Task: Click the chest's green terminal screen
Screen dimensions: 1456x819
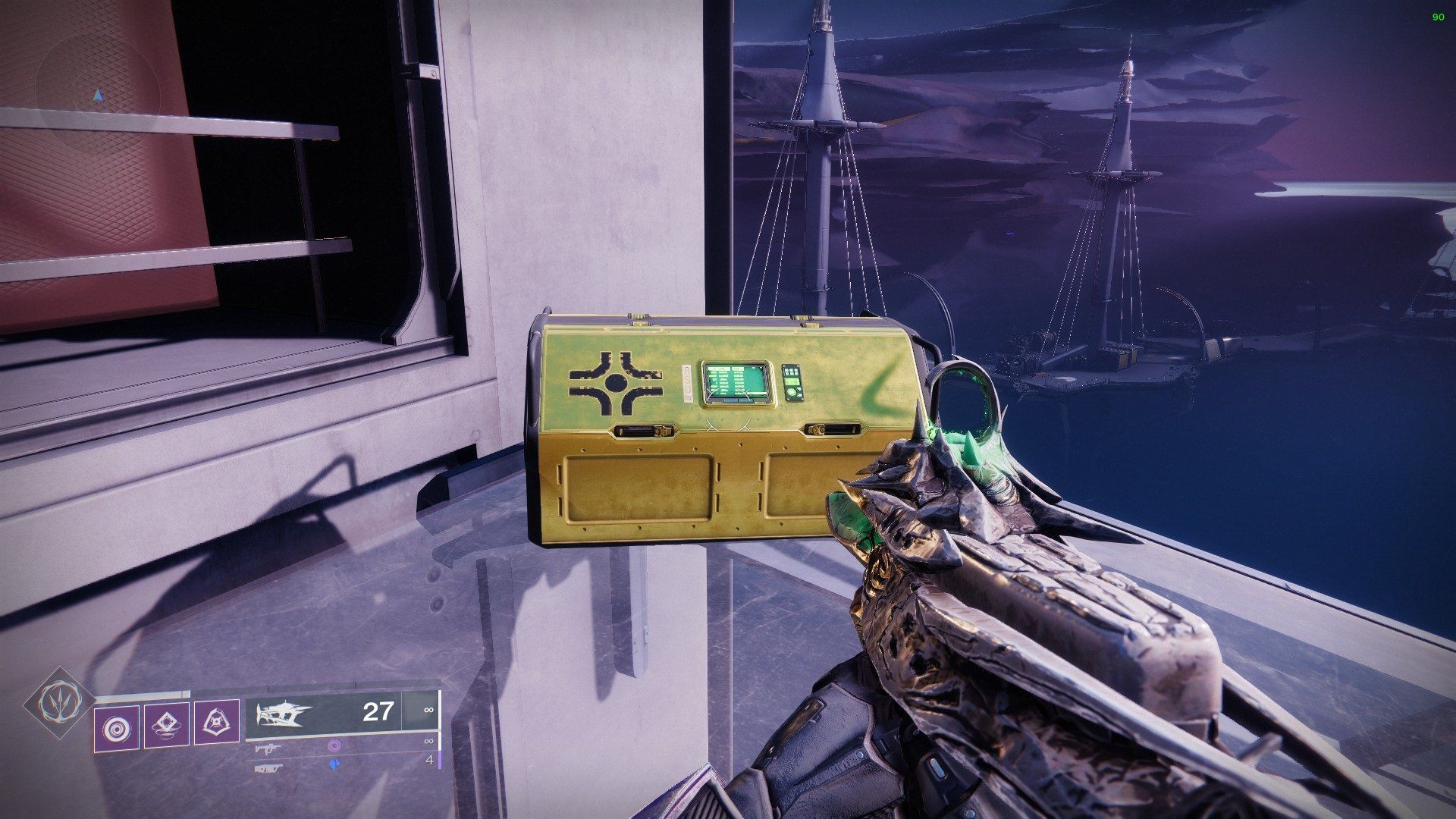Action: point(735,381)
